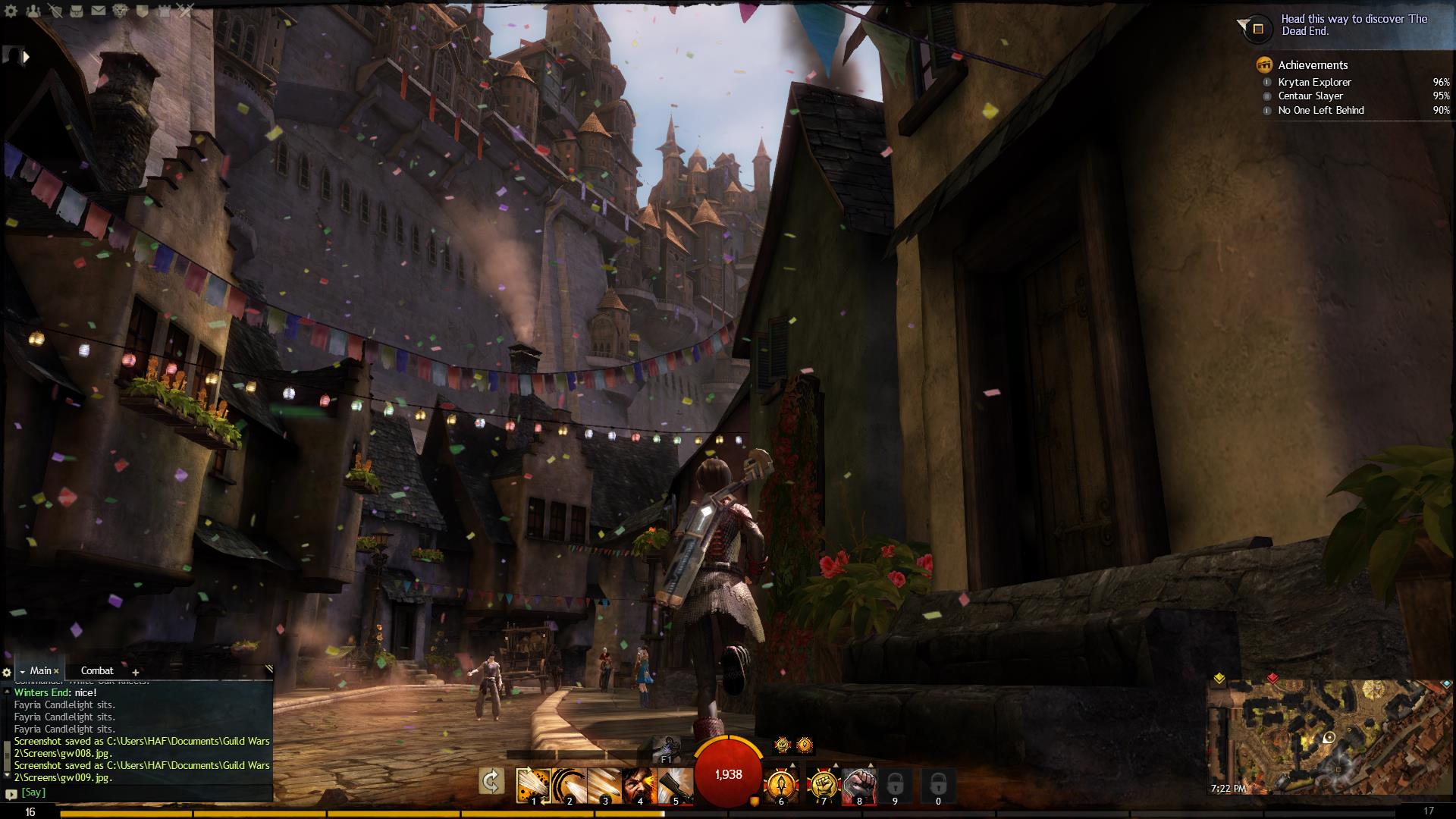
Task: Click the minimap
Action: coord(1329,736)
